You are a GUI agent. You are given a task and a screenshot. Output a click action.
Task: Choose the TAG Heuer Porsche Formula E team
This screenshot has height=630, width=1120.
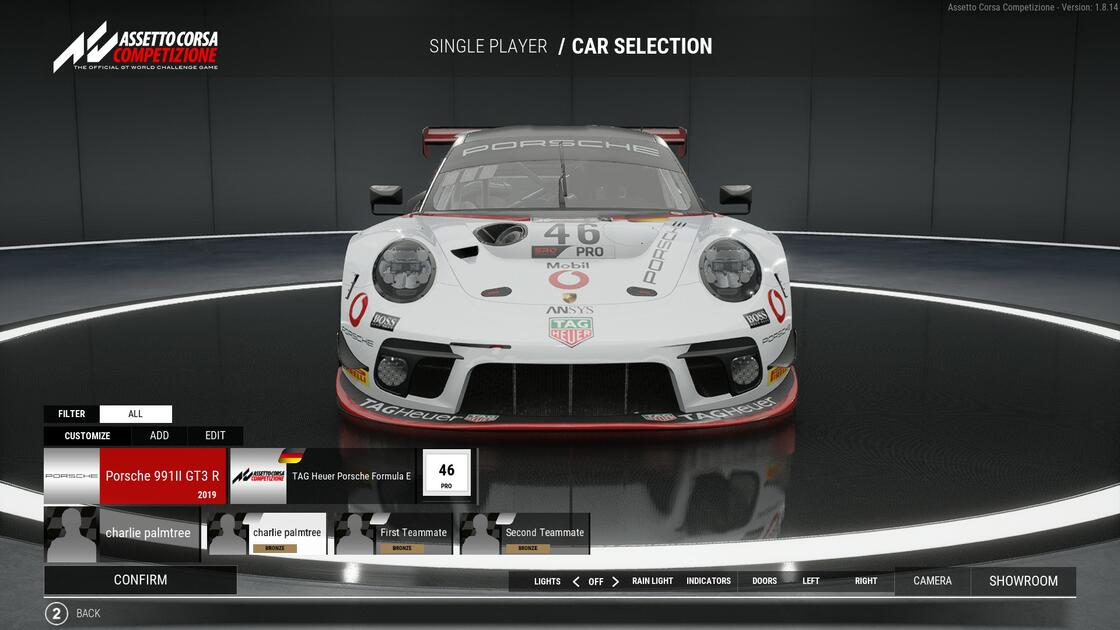click(x=321, y=476)
